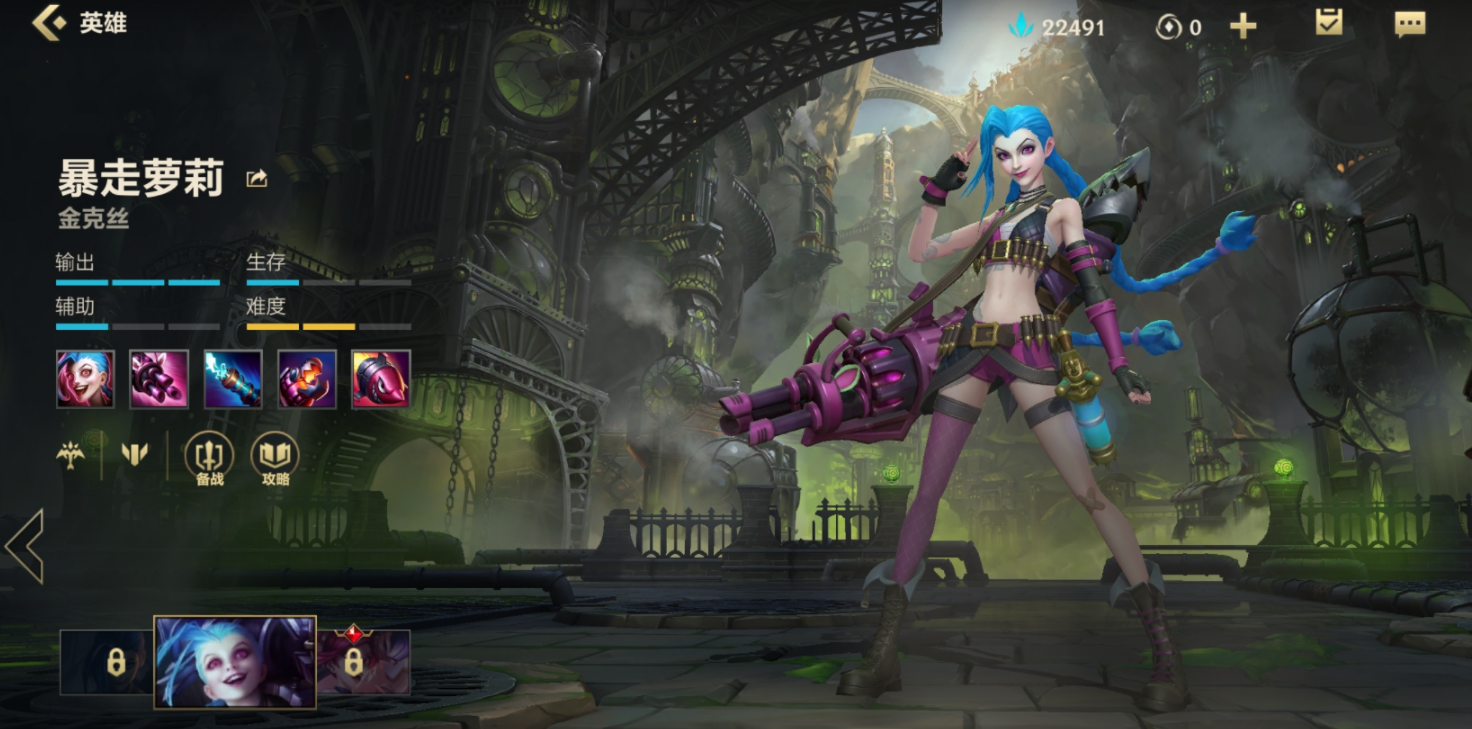Switch to the previous champion with left arrow
The width and height of the screenshot is (1472, 729).
(x=25, y=546)
